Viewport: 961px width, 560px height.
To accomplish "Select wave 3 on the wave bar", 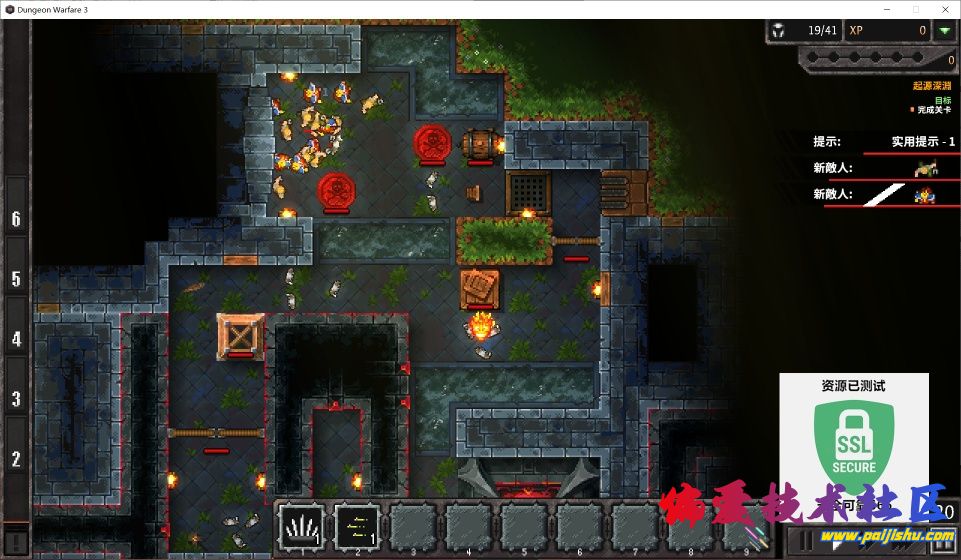I will [x=16, y=398].
